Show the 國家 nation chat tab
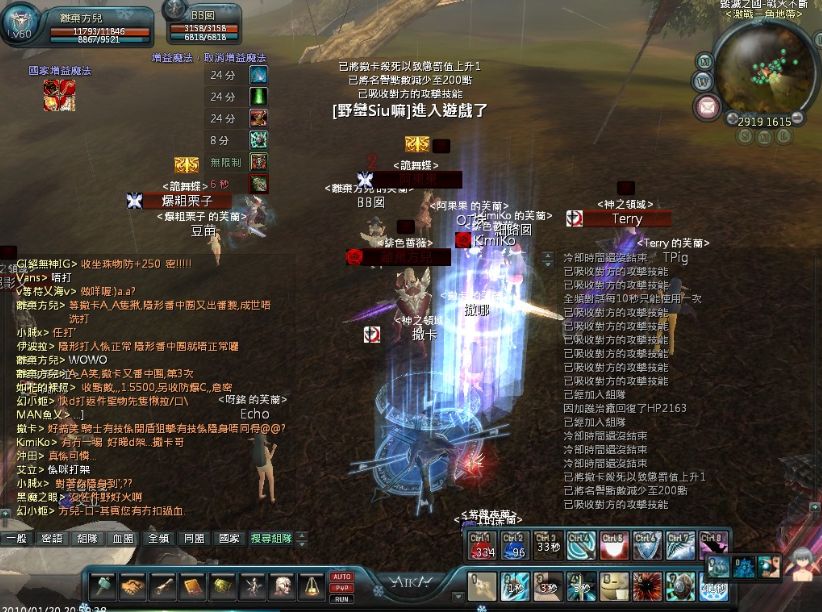Viewport: 822px width, 612px height. pyautogui.click(x=229, y=538)
